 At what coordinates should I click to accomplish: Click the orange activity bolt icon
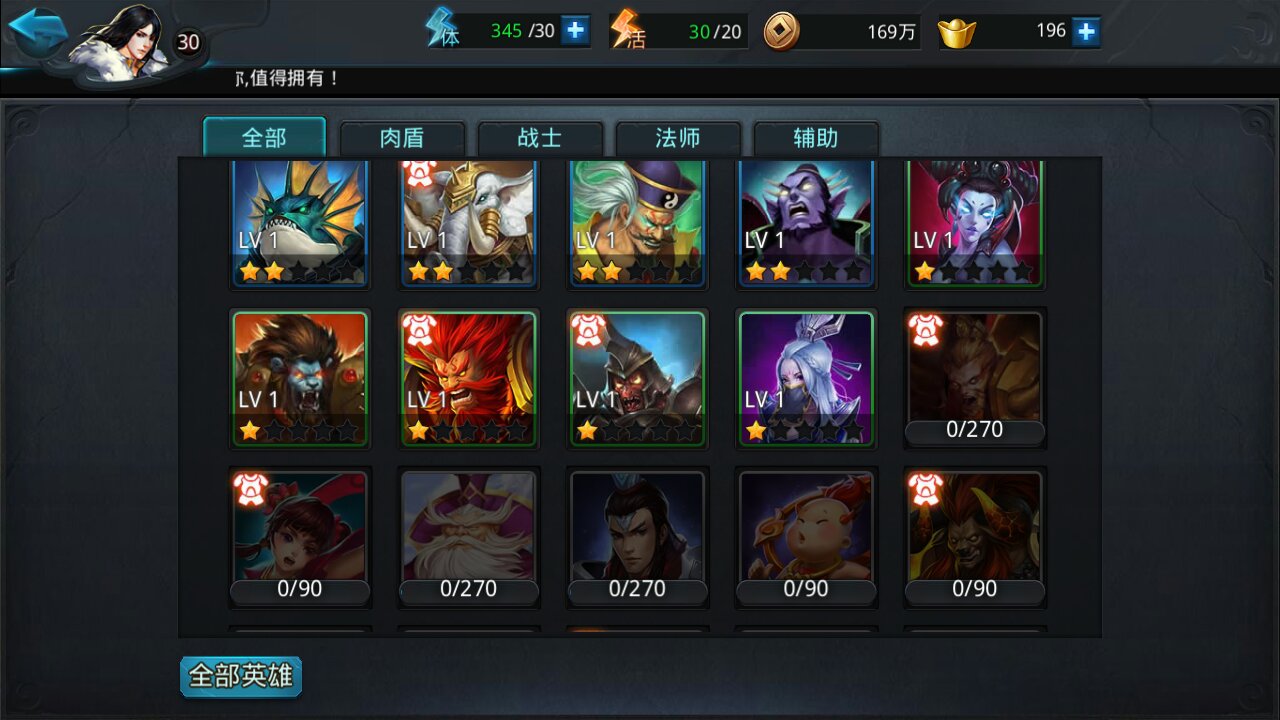(626, 30)
